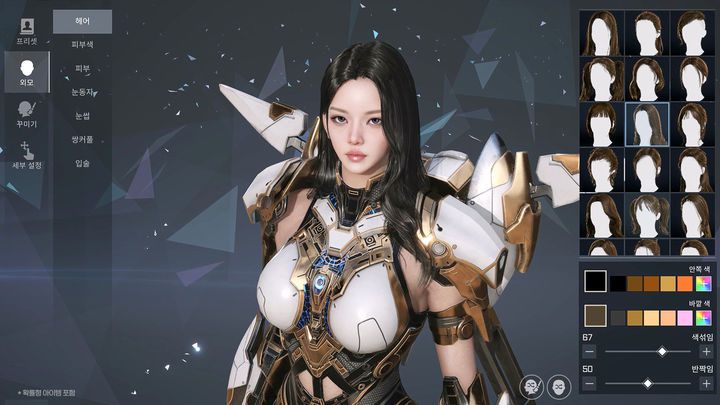Choose the 눈썹 eyebrow category
Viewport: 720px width, 405px height.
click(x=82, y=116)
